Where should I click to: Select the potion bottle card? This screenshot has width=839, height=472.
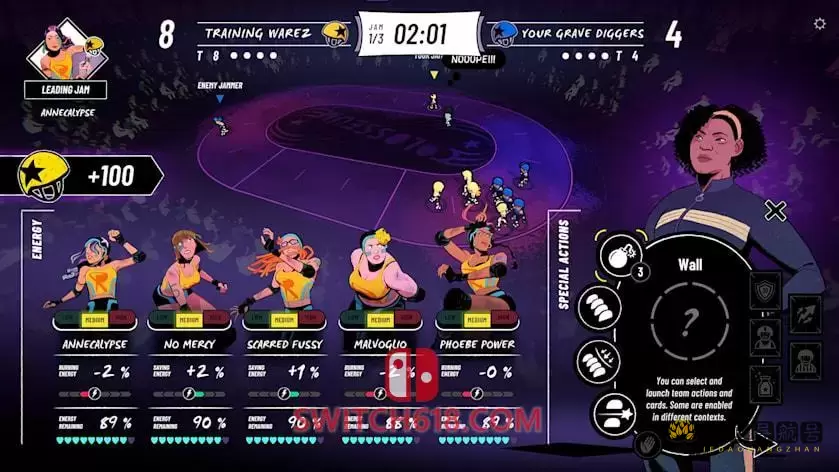(x=763, y=381)
